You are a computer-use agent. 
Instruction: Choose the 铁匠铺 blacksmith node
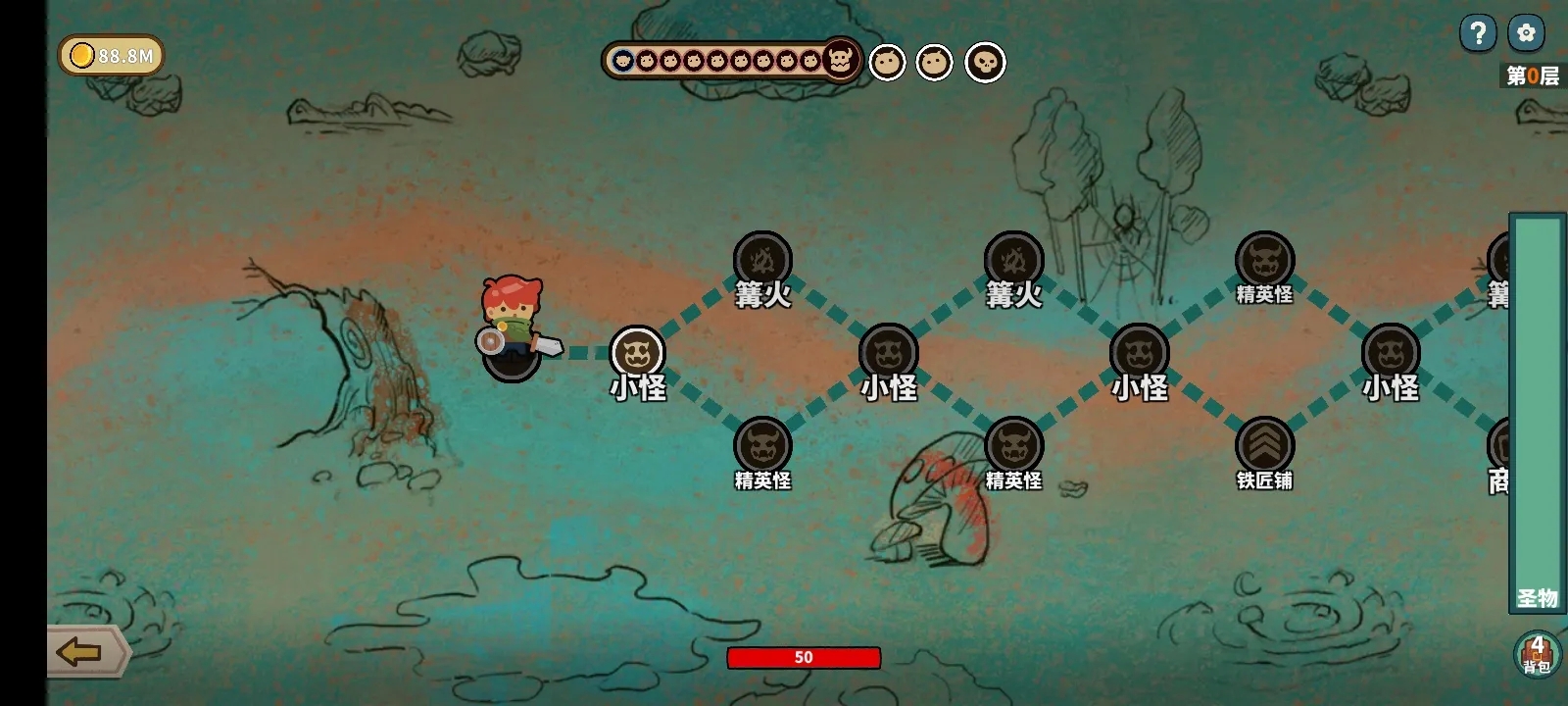[x=1264, y=446]
